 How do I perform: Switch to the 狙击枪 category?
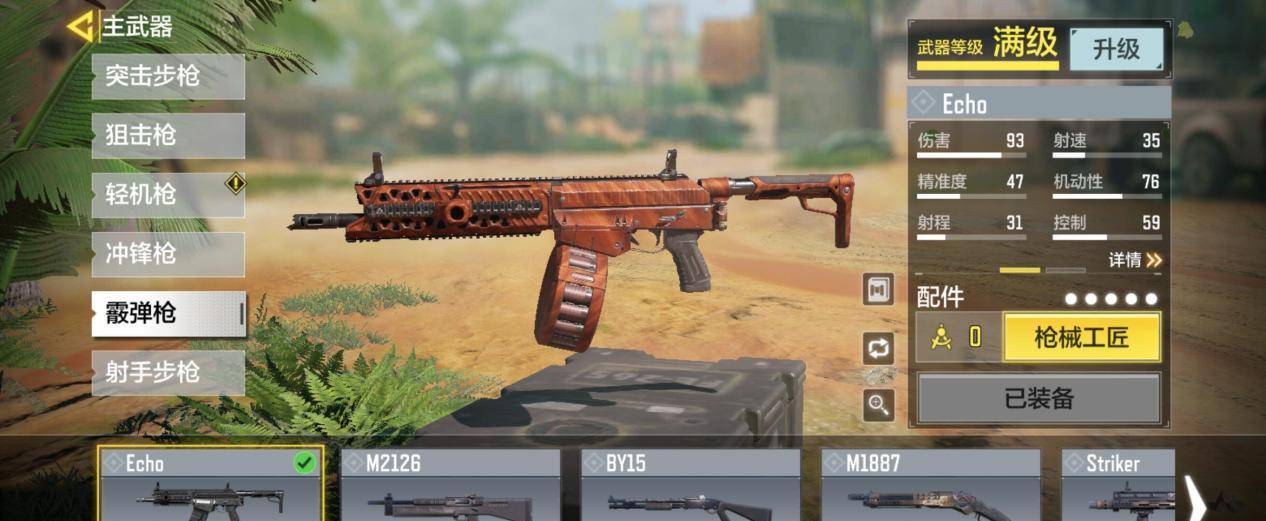pyautogui.click(x=168, y=135)
